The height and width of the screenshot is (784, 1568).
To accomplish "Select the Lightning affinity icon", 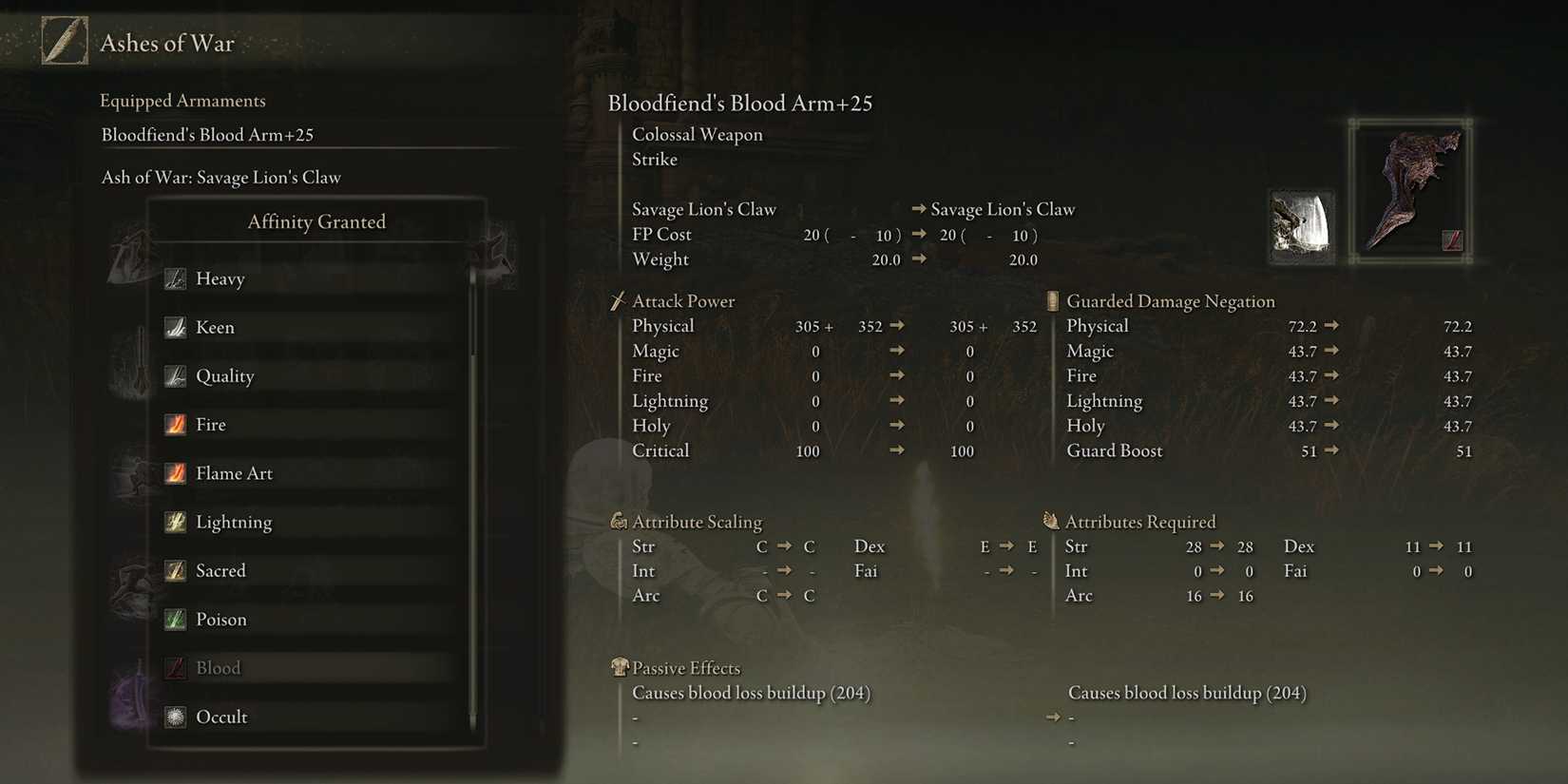I will pos(176,522).
